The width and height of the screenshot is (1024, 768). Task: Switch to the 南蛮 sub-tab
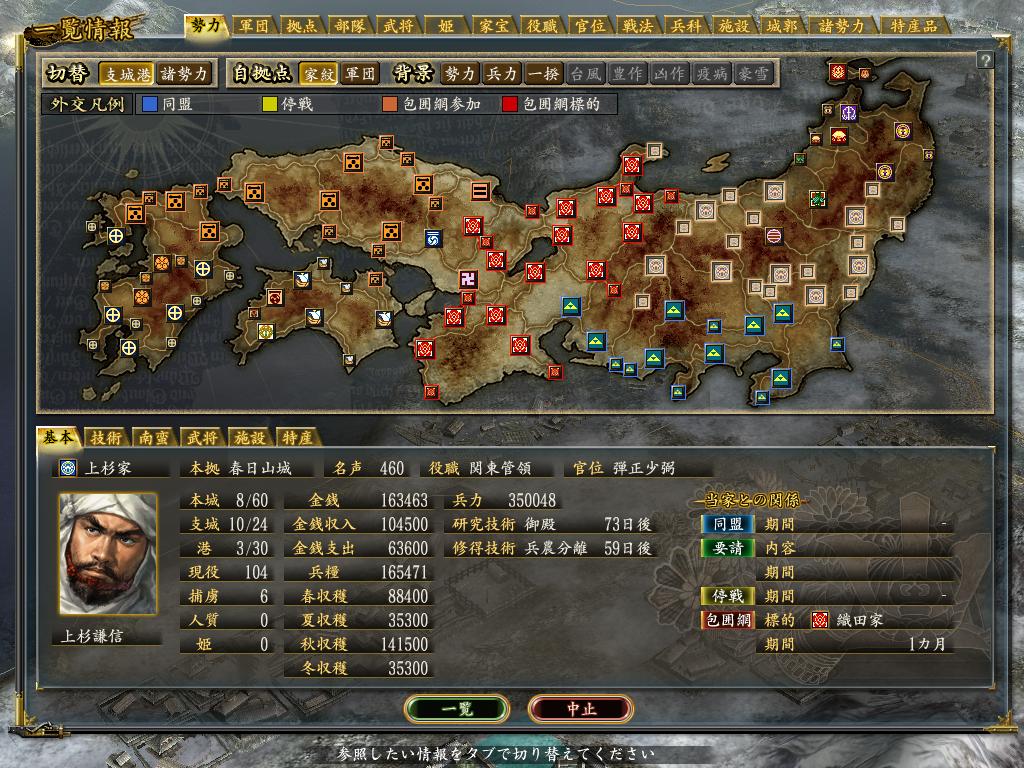(153, 437)
